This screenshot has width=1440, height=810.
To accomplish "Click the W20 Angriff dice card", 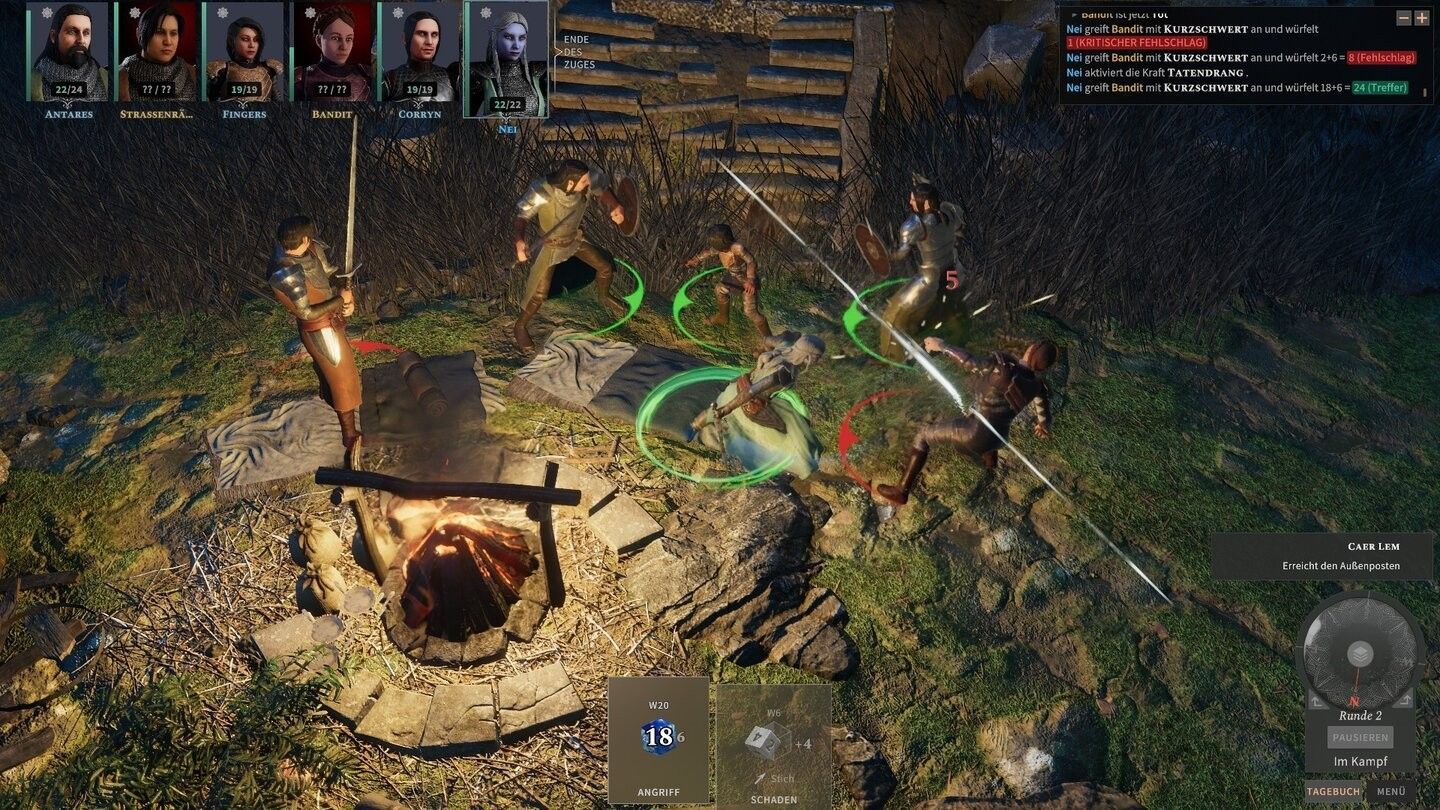I will click(658, 740).
